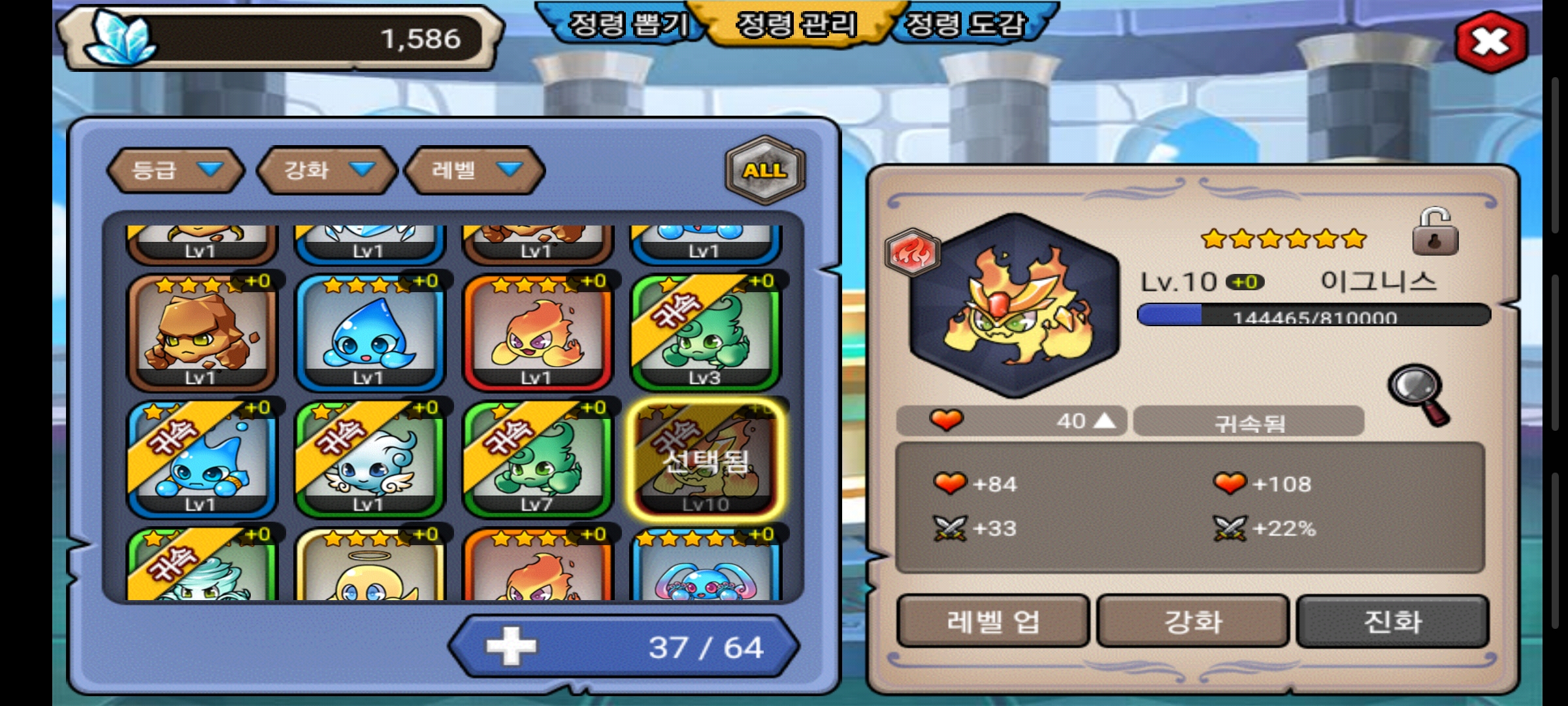Inspect spirit details with the magnifying glass
Viewport: 1568px width, 706px height.
click(x=1418, y=394)
